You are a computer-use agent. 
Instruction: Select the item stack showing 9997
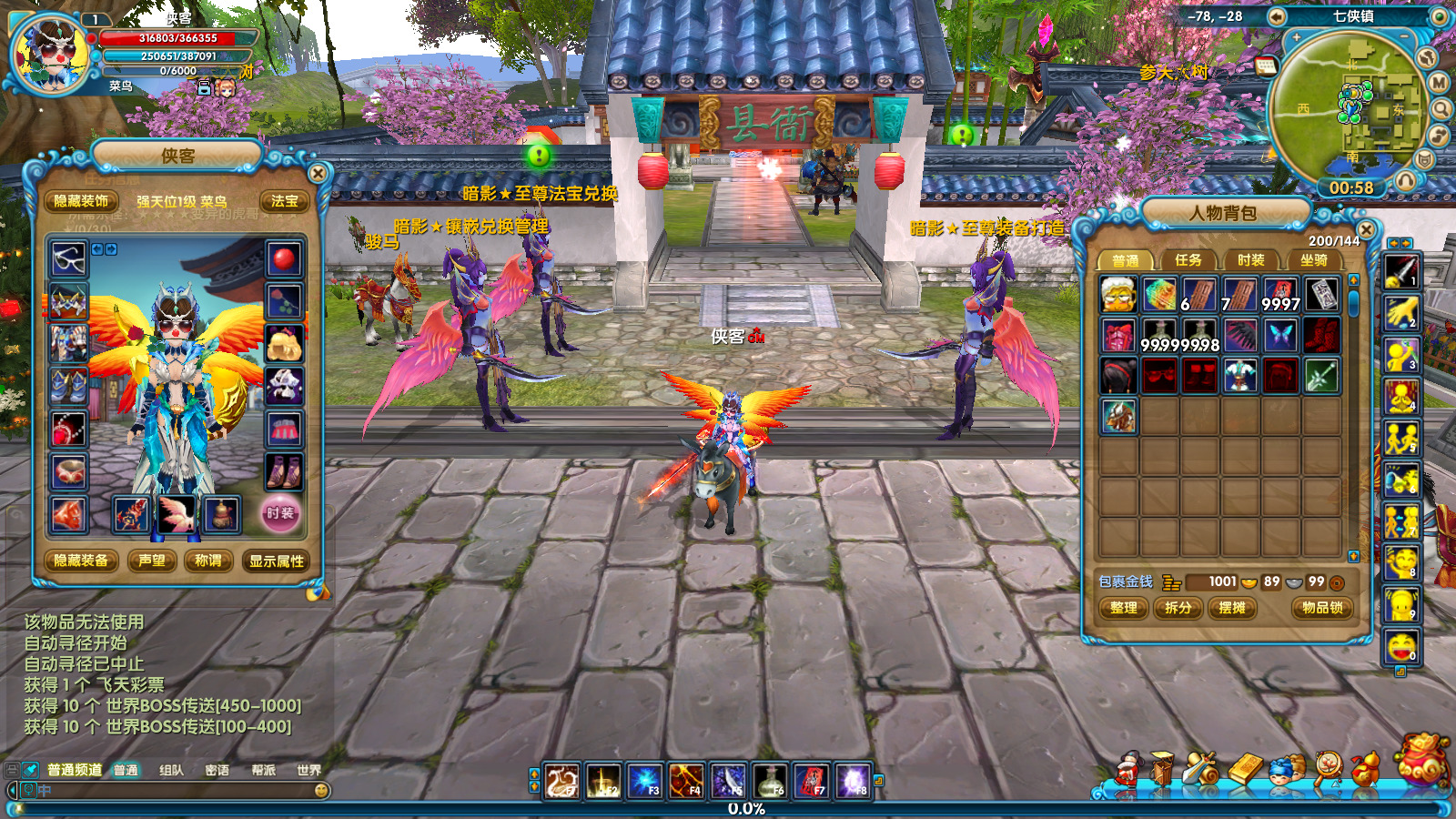(x=1280, y=295)
